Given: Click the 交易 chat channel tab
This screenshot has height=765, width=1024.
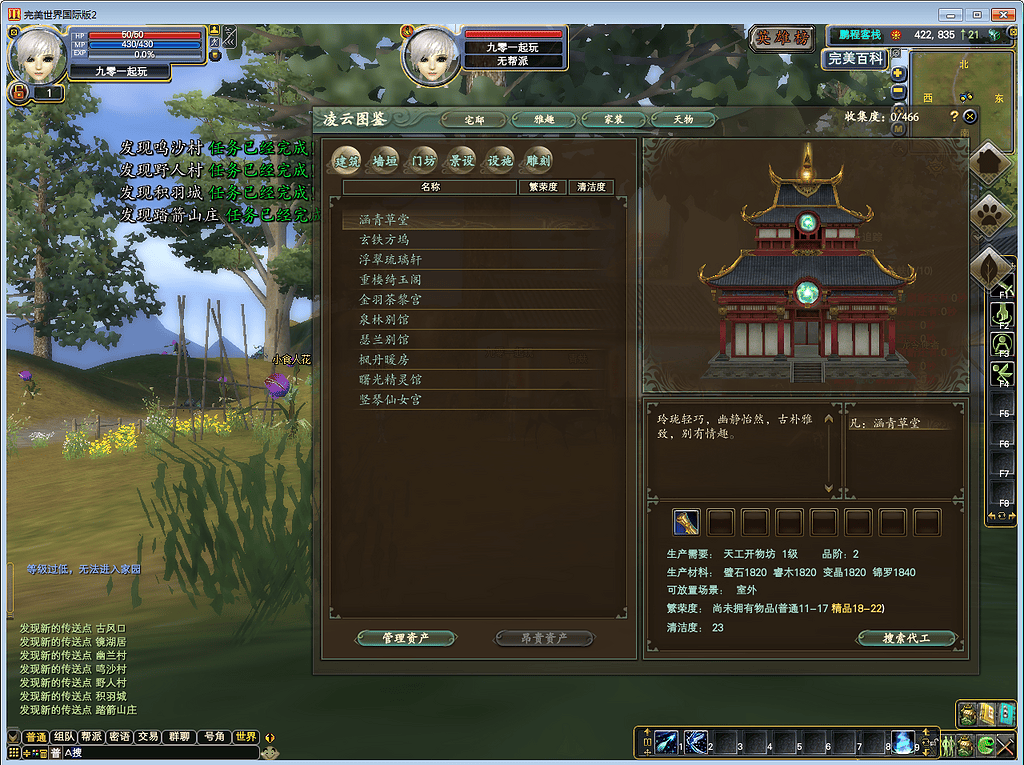Looking at the screenshot, I should click(x=148, y=737).
